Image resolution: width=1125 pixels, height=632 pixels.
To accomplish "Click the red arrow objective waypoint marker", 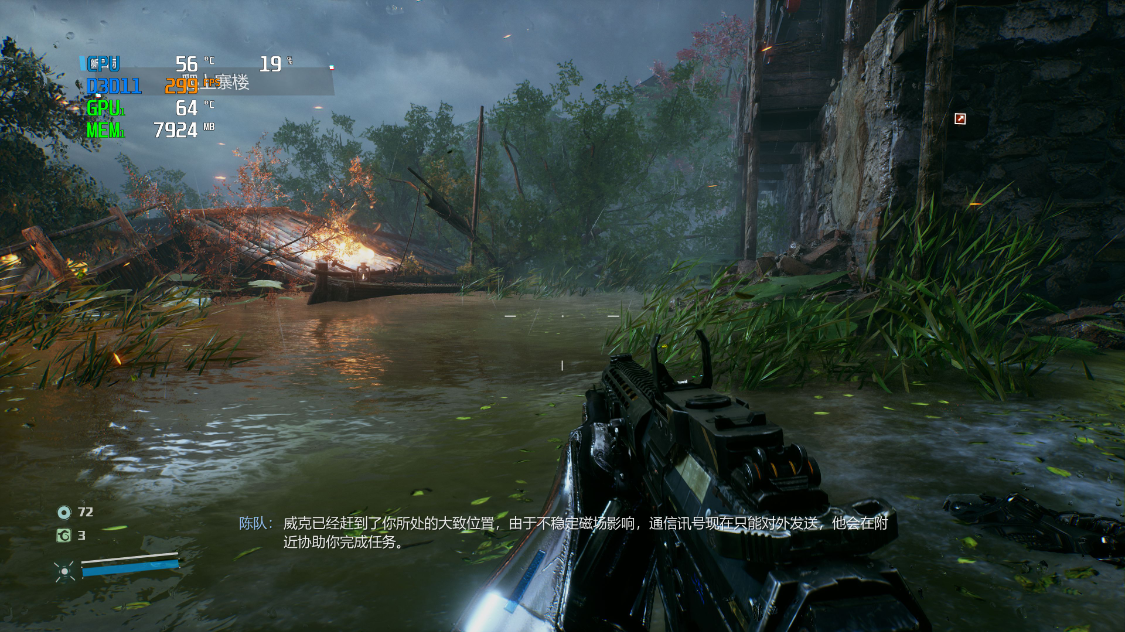I will [960, 119].
